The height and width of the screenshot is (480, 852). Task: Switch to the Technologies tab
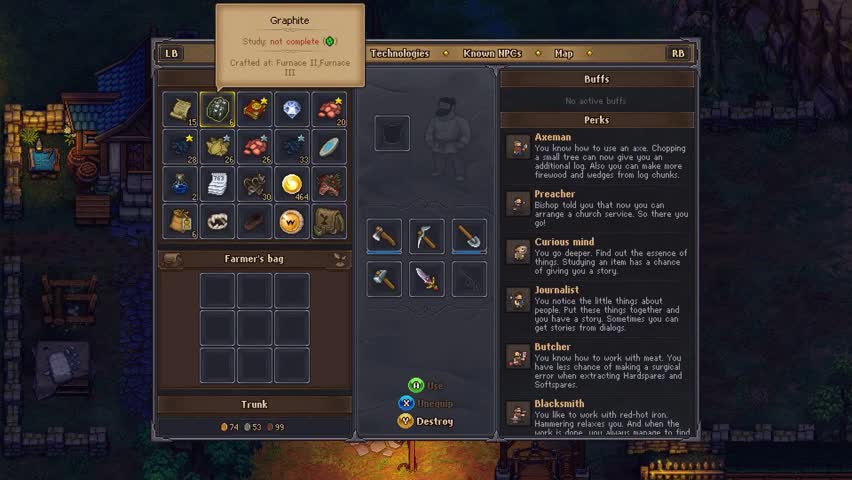coord(400,53)
